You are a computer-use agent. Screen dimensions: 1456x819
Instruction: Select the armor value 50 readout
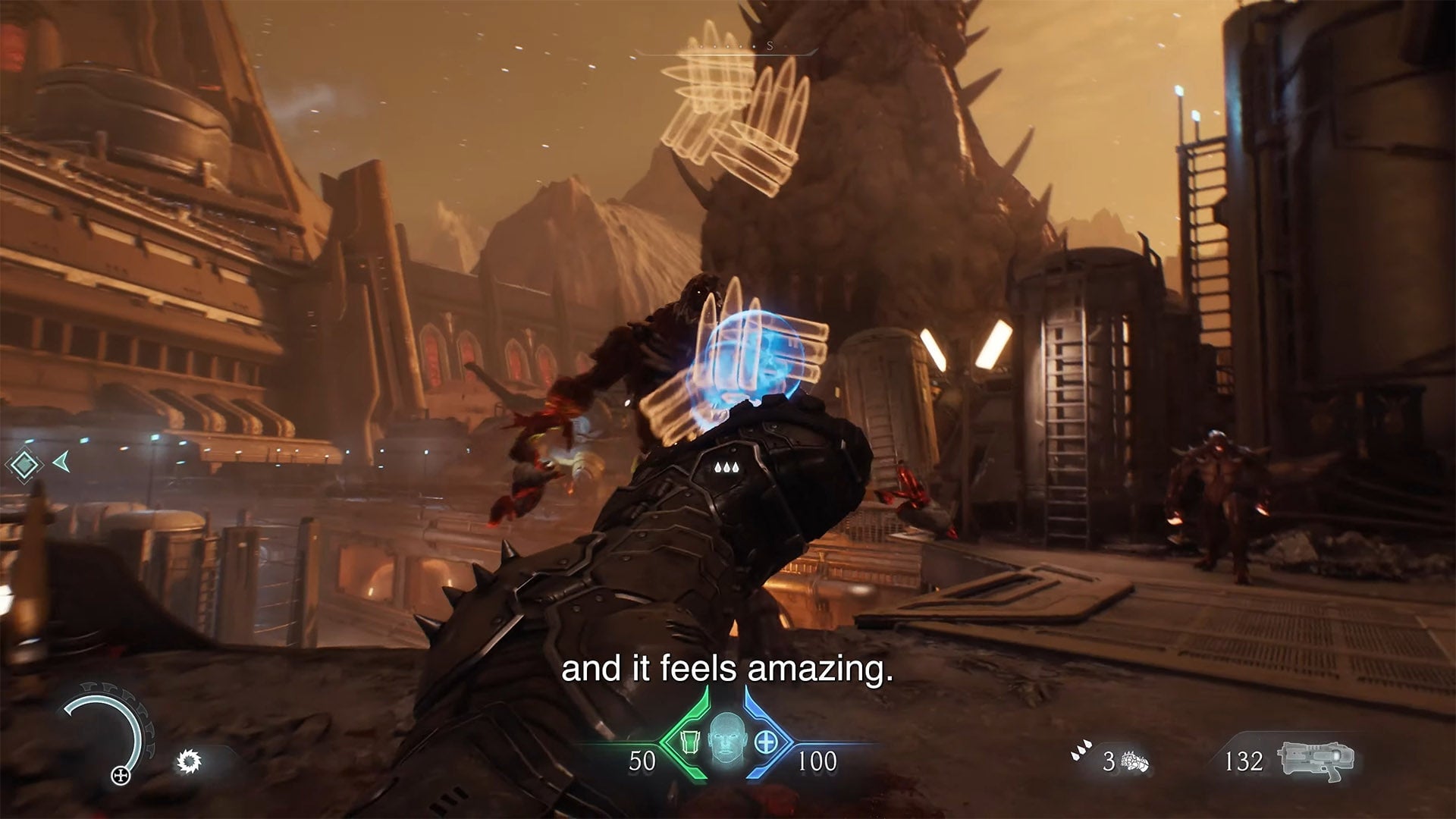pos(642,760)
